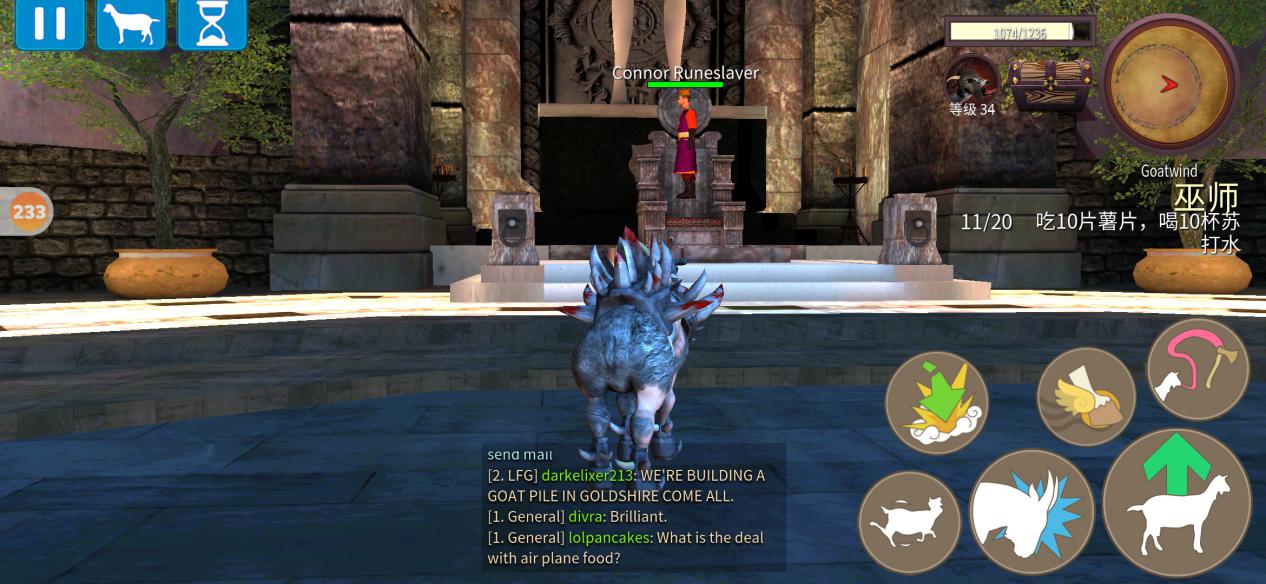Screen dimensions: 1266x584
Task: Open the orange 233 notification badge
Action: (x=28, y=211)
